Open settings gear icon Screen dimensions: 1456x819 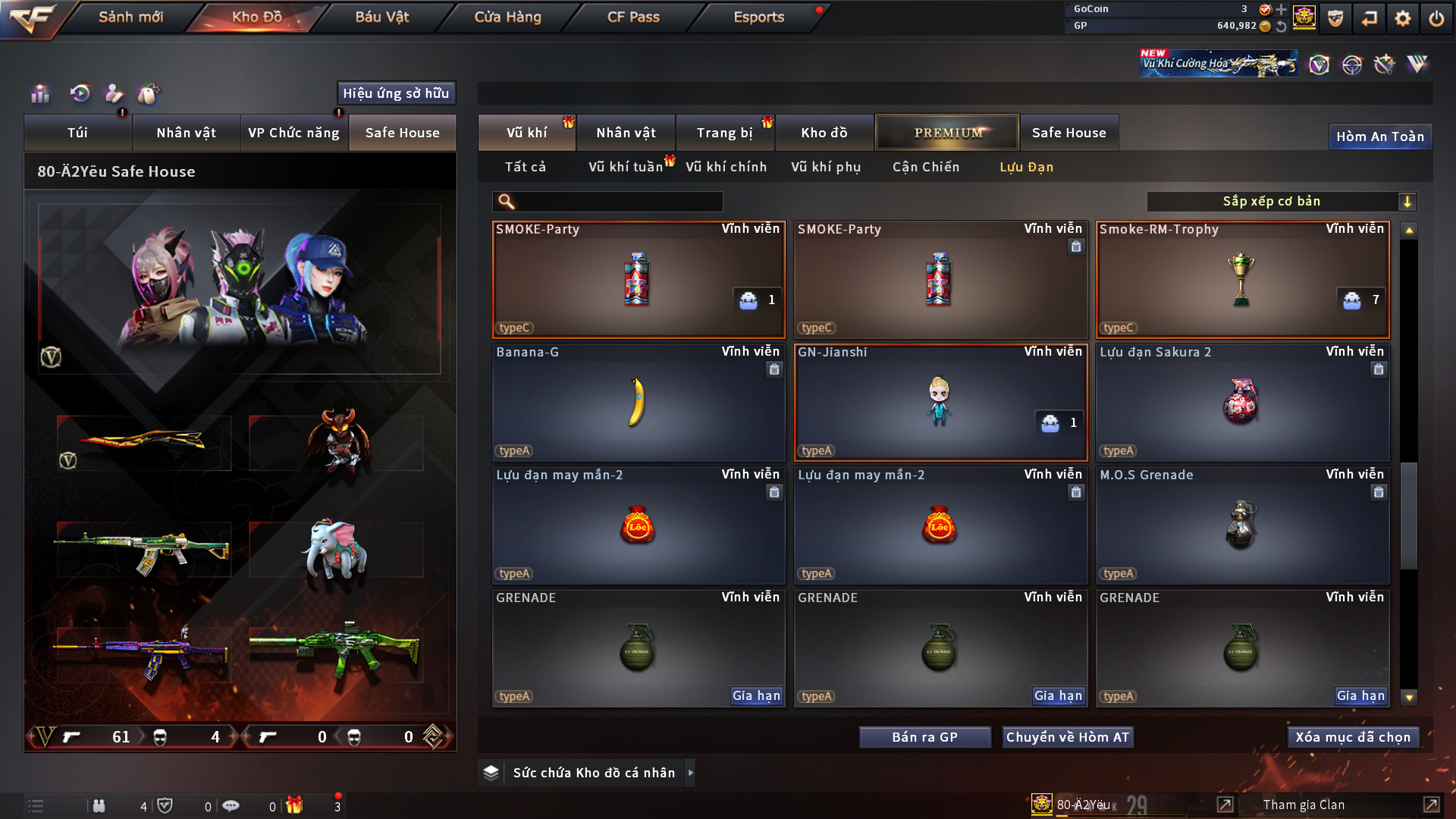(1402, 18)
